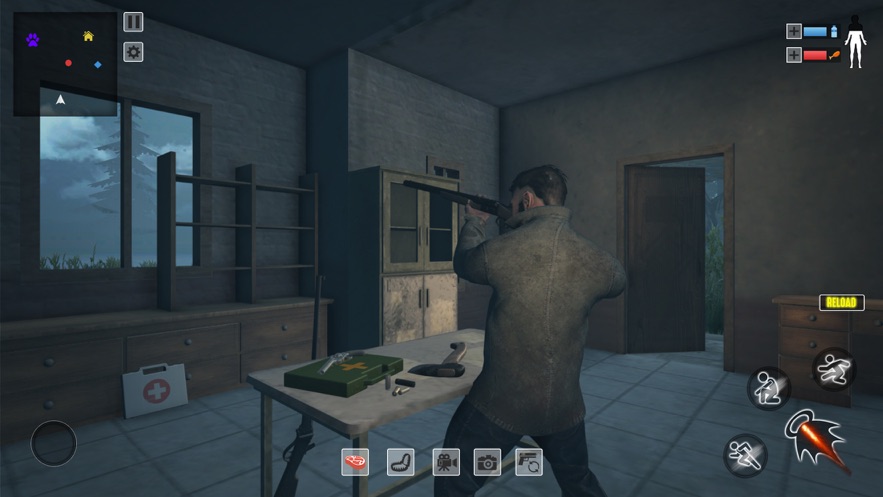Select the animal trap slot
The image size is (883, 497).
click(400, 461)
